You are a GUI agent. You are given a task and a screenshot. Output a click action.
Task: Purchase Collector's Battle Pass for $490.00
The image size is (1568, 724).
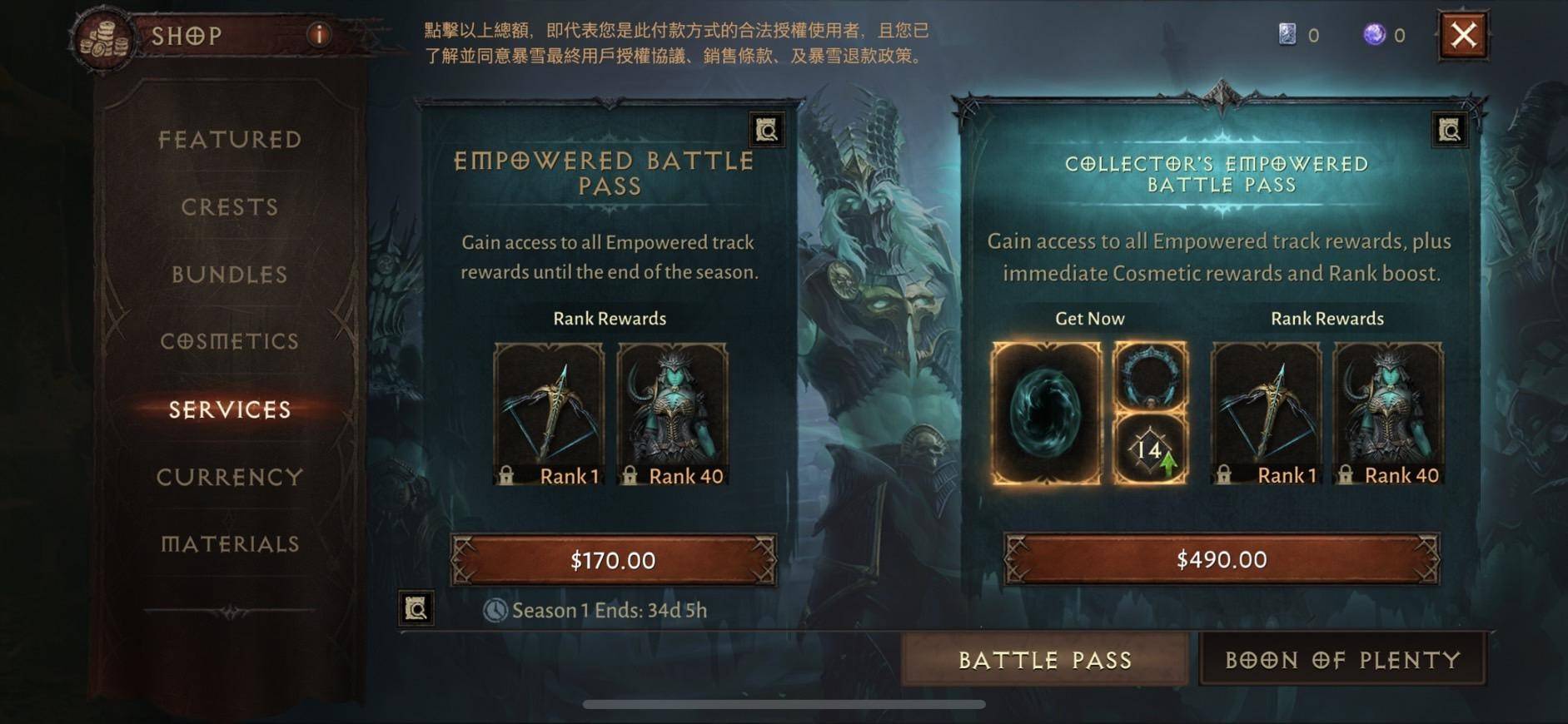click(1221, 559)
